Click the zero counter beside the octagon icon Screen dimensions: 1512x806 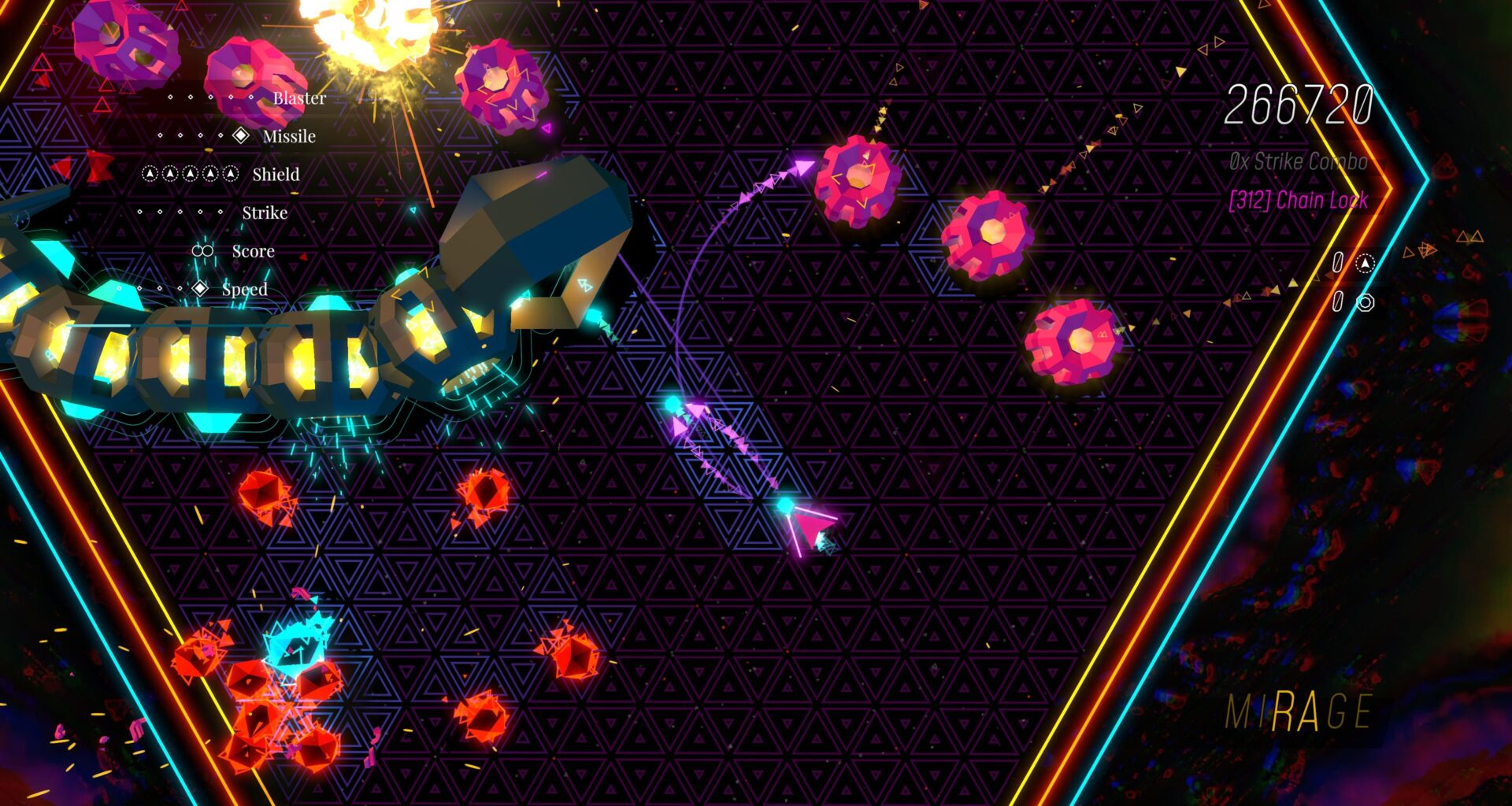pos(1339,303)
